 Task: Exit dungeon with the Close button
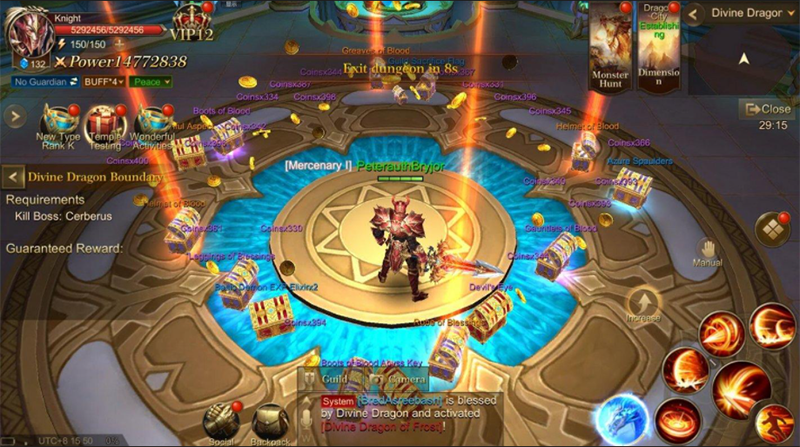[x=766, y=108]
